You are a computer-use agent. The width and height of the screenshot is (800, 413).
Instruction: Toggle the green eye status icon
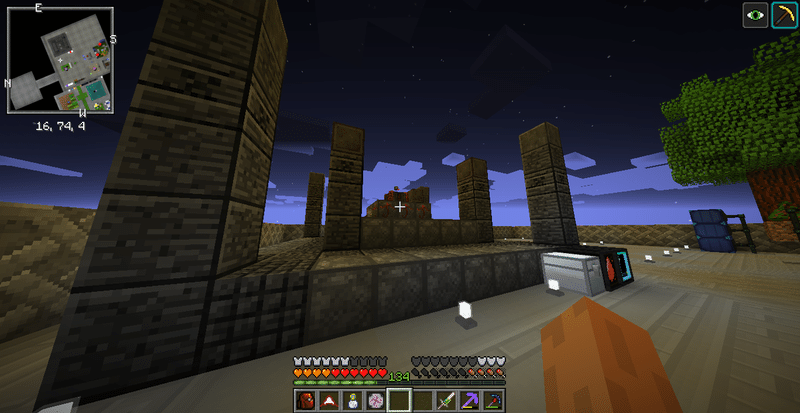tap(755, 15)
